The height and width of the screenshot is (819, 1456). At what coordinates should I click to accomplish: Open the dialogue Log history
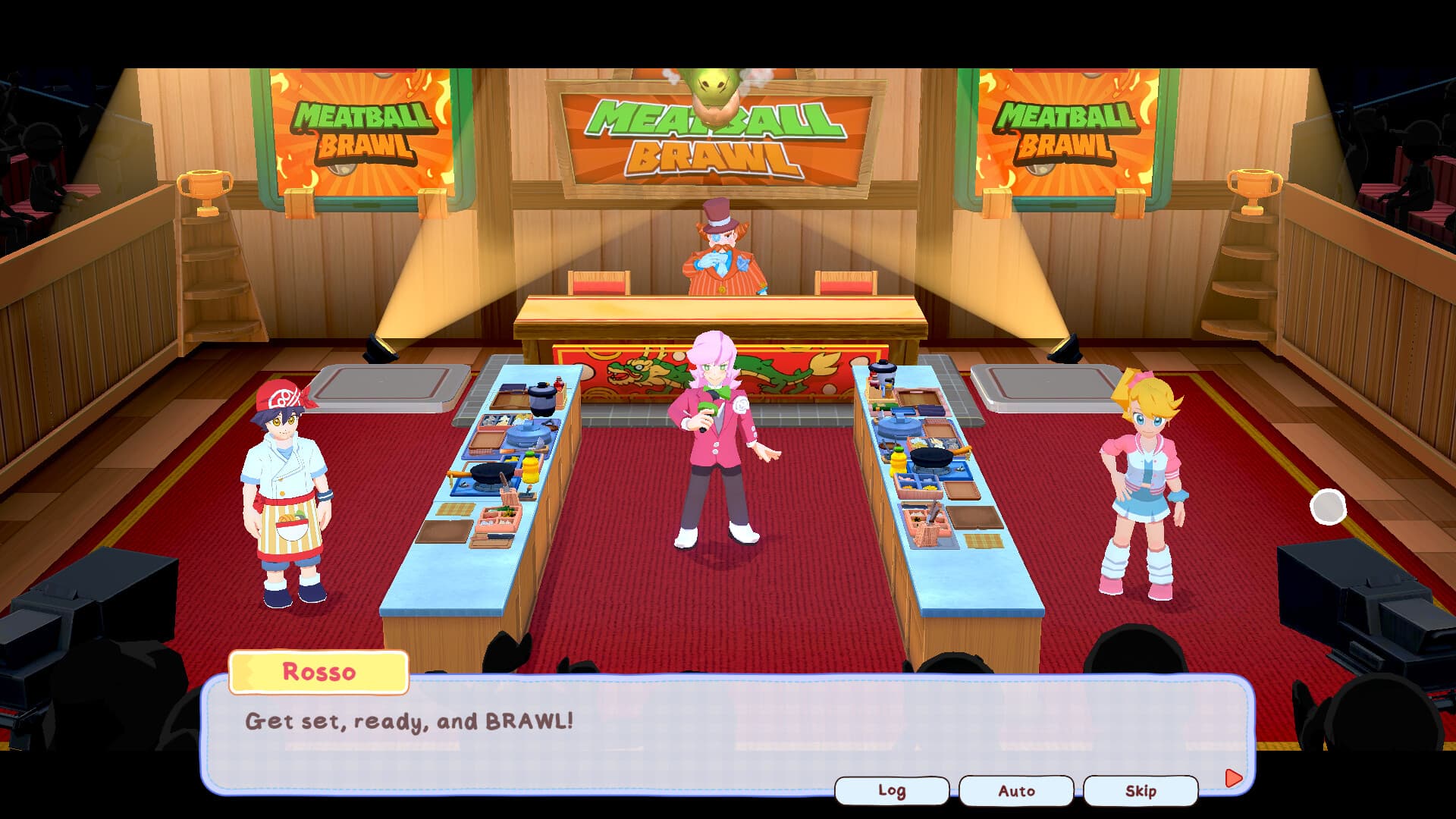pyautogui.click(x=892, y=789)
